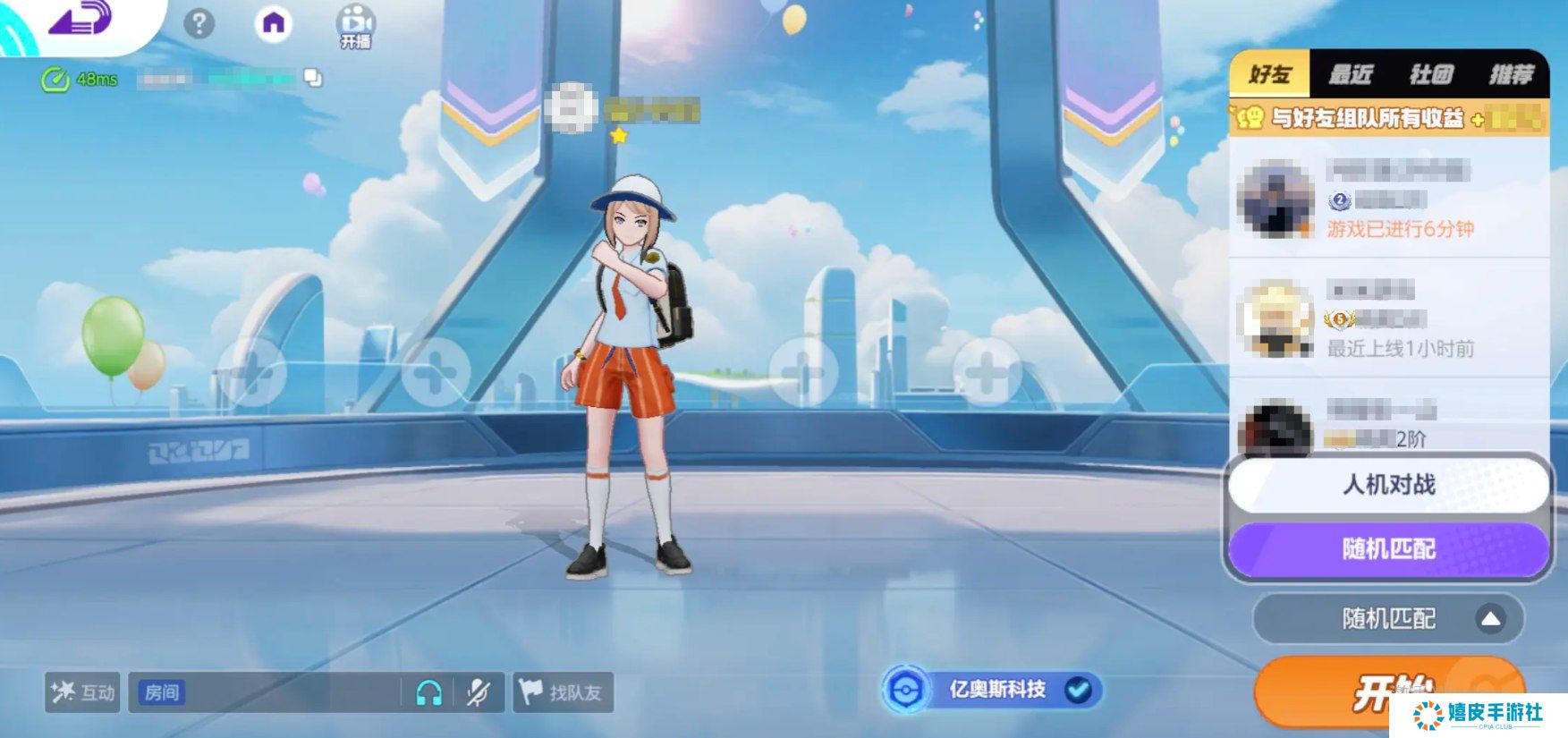The height and width of the screenshot is (738, 1568).
Task: Copy the room ID with the copy icon
Action: pos(313,78)
